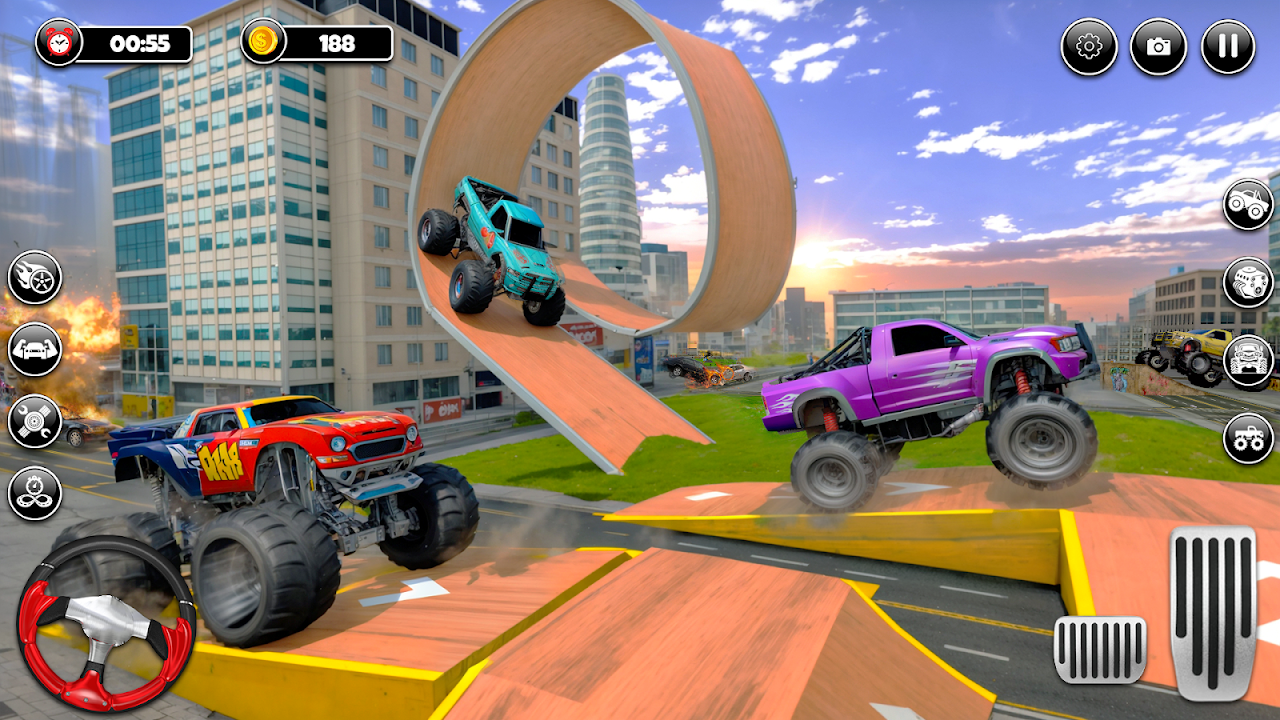
Task: Select the side-view monster truck icon
Action: [x=1248, y=205]
